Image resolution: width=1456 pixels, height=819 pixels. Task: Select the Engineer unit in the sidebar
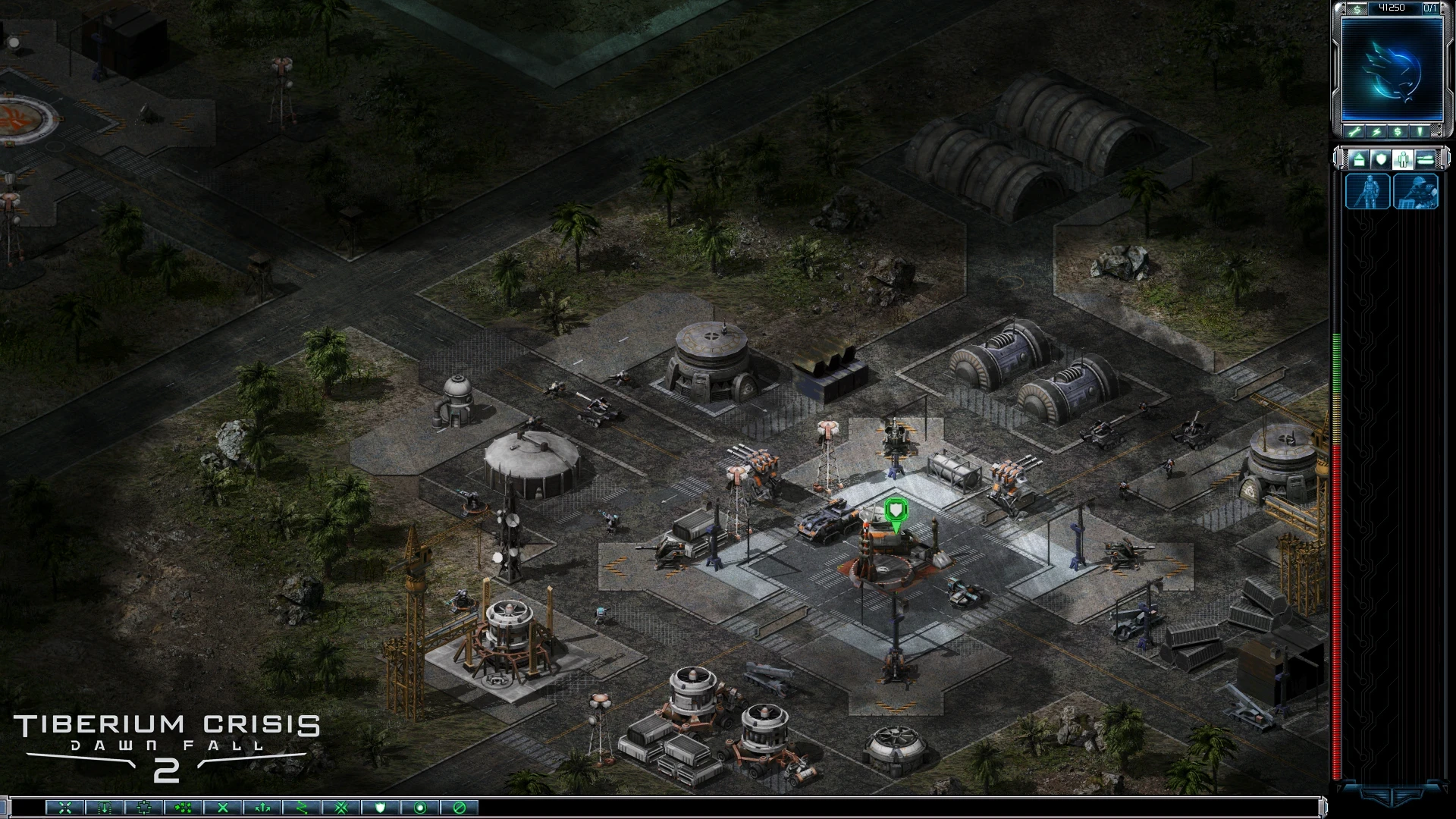[1416, 191]
